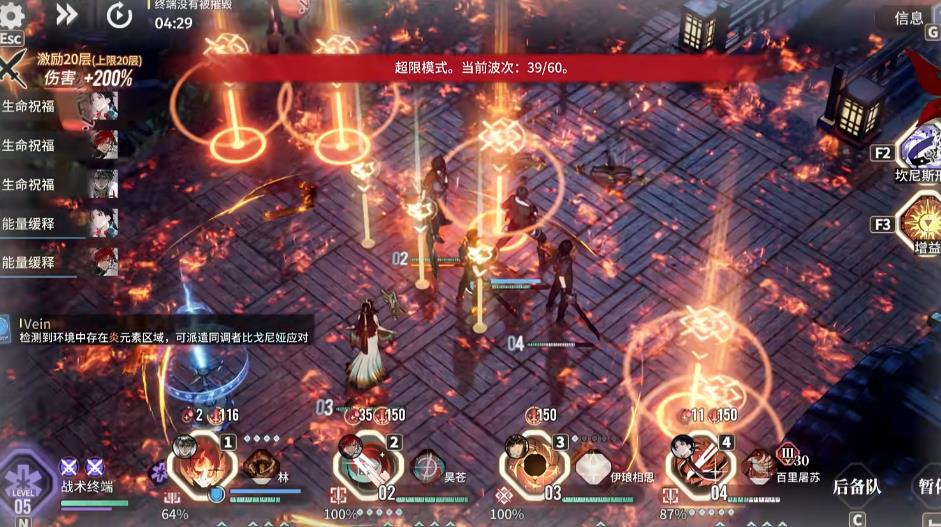Click the circular play-timer button
941x527 pixels.
click(119, 15)
